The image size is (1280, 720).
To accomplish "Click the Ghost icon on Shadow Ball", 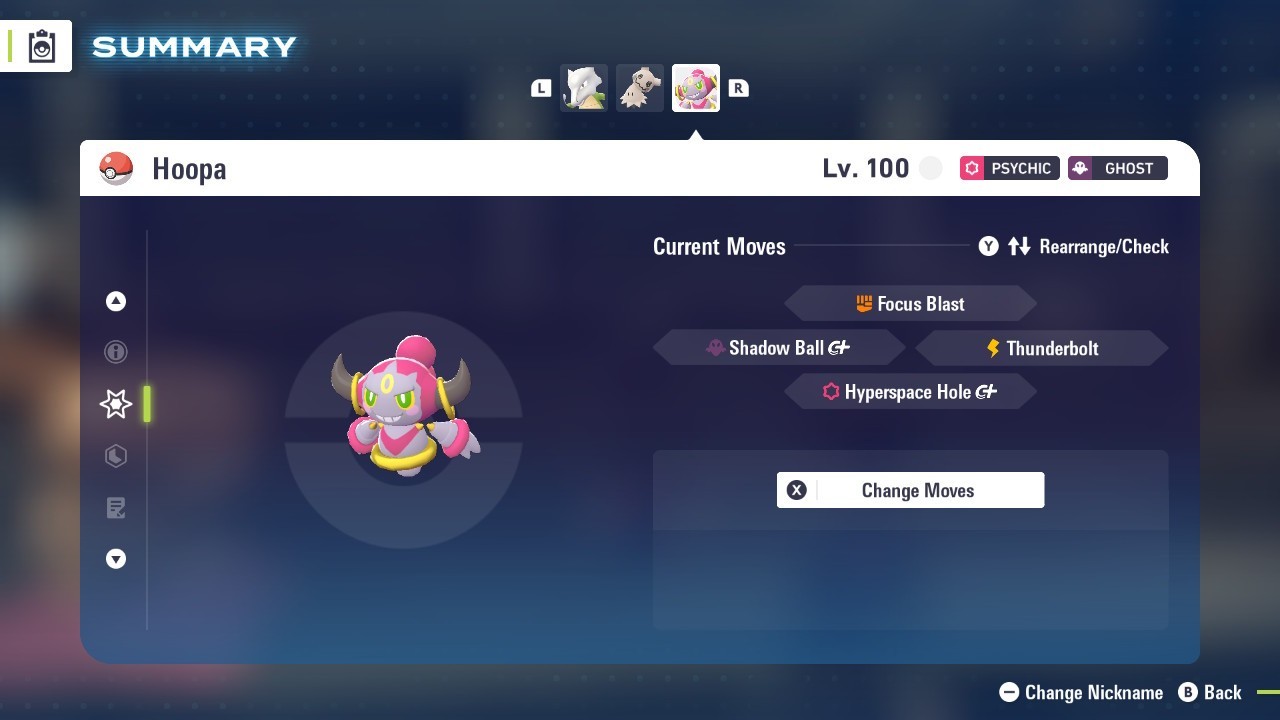I will tap(715, 347).
